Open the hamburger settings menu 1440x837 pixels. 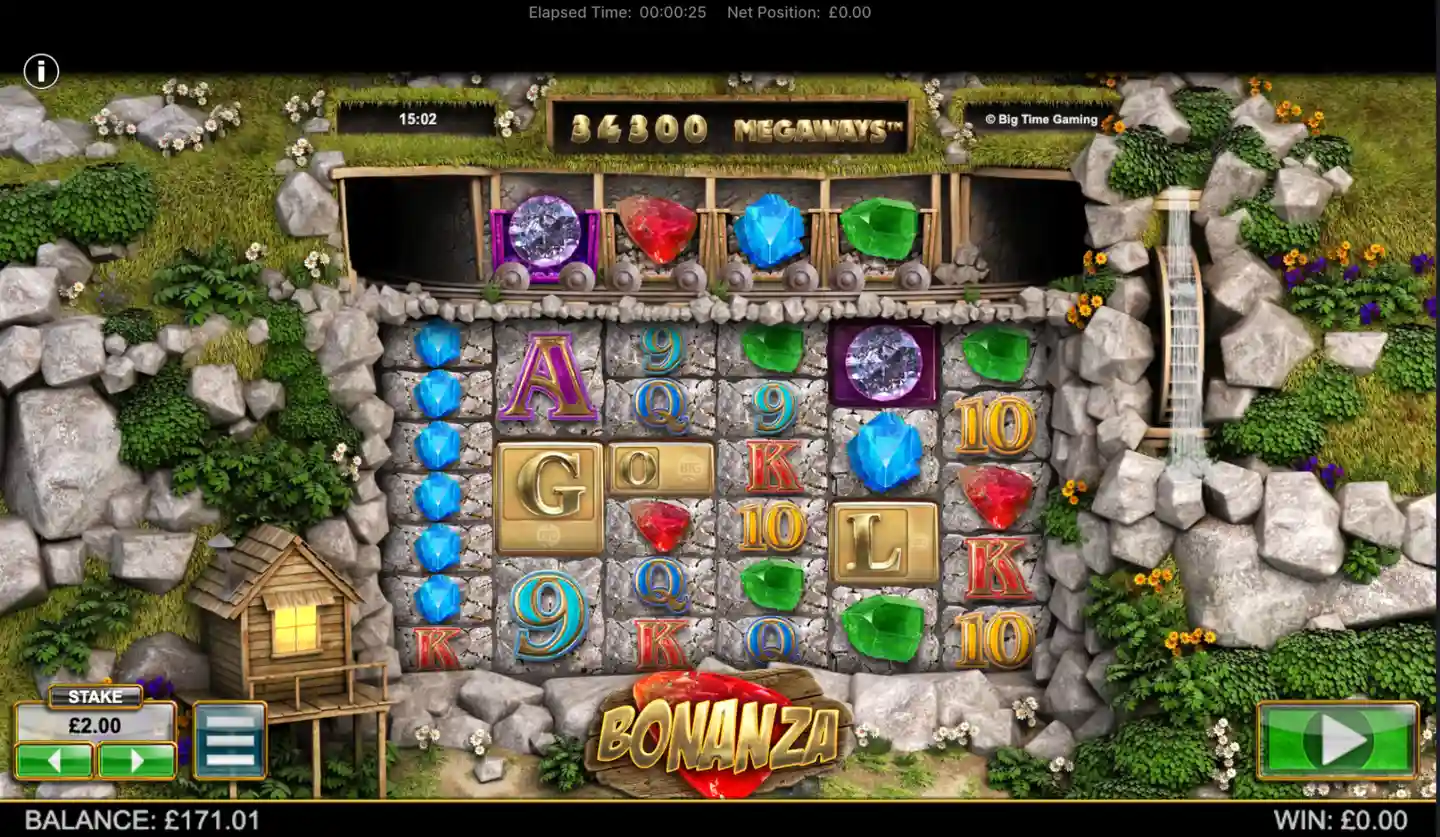pos(232,741)
